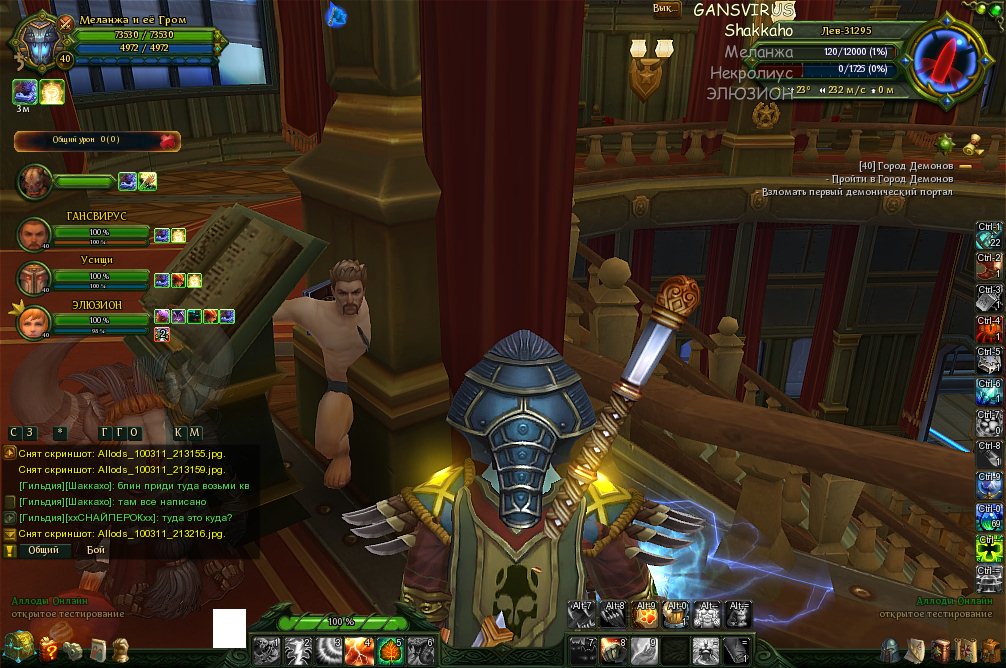1006x668 pixels.
Task: Reset the Общий урон damage meter
Action: 167,141
